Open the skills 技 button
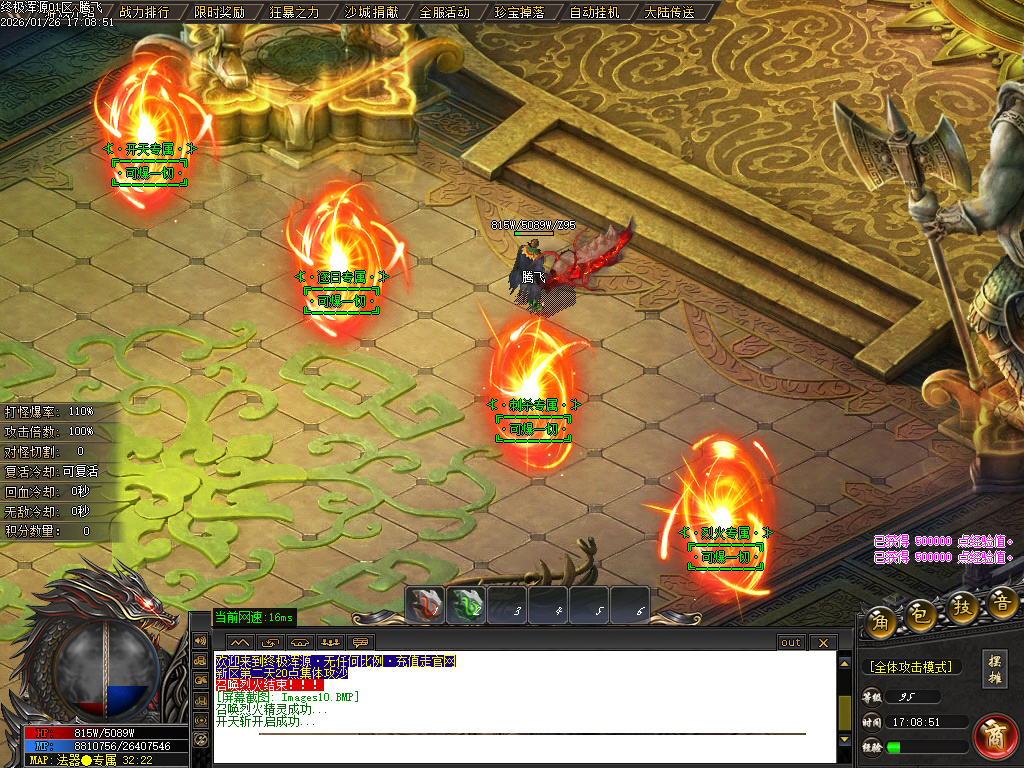This screenshot has height=768, width=1024. click(x=962, y=608)
